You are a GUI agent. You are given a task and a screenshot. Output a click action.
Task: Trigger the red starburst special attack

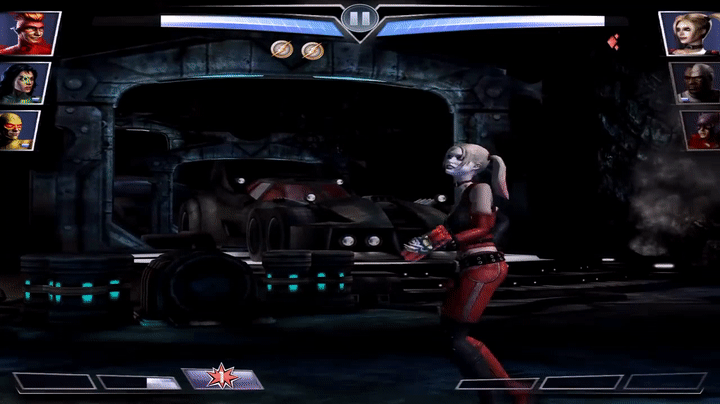222,378
